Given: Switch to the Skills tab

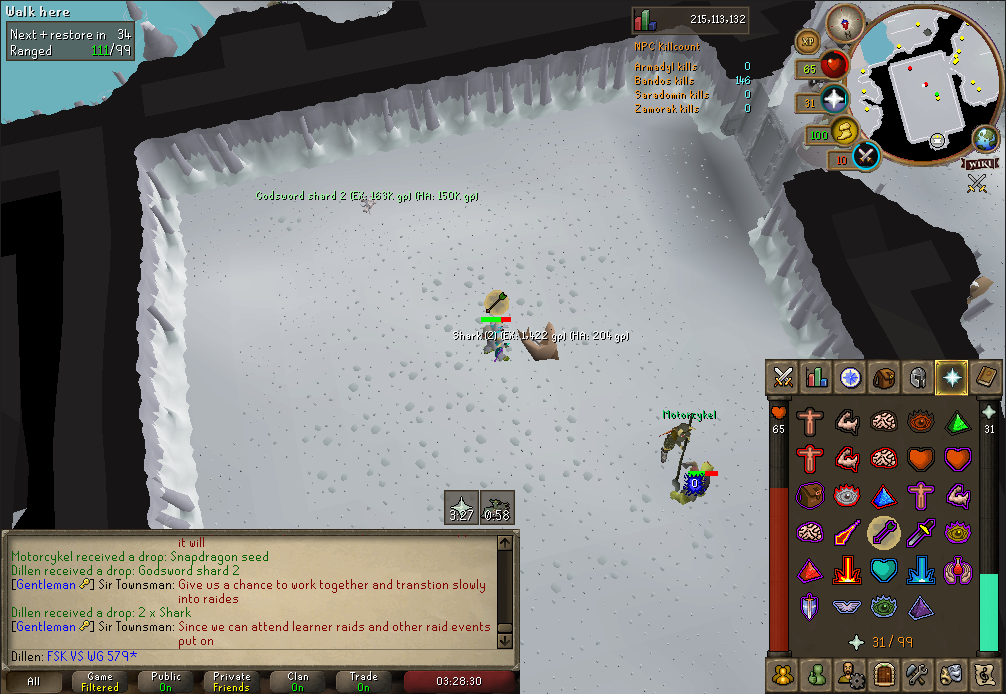Looking at the screenshot, I should (x=816, y=377).
